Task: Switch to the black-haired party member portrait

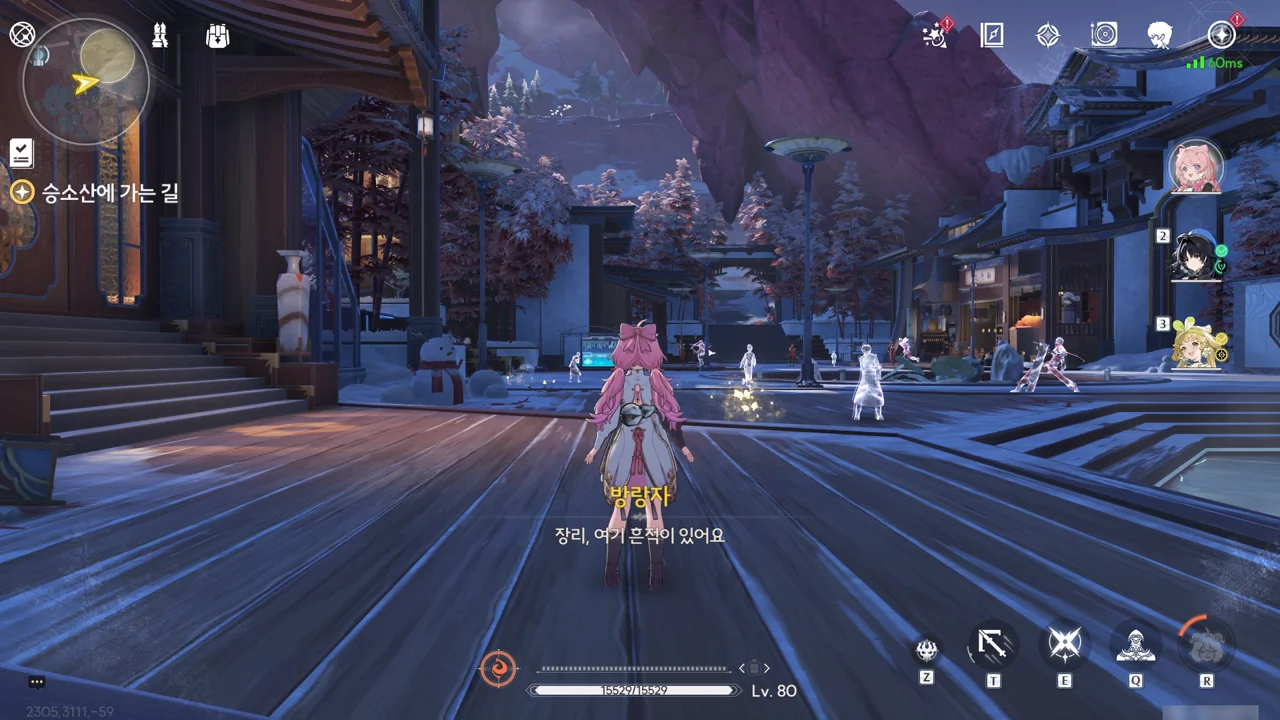Action: 1197,256
